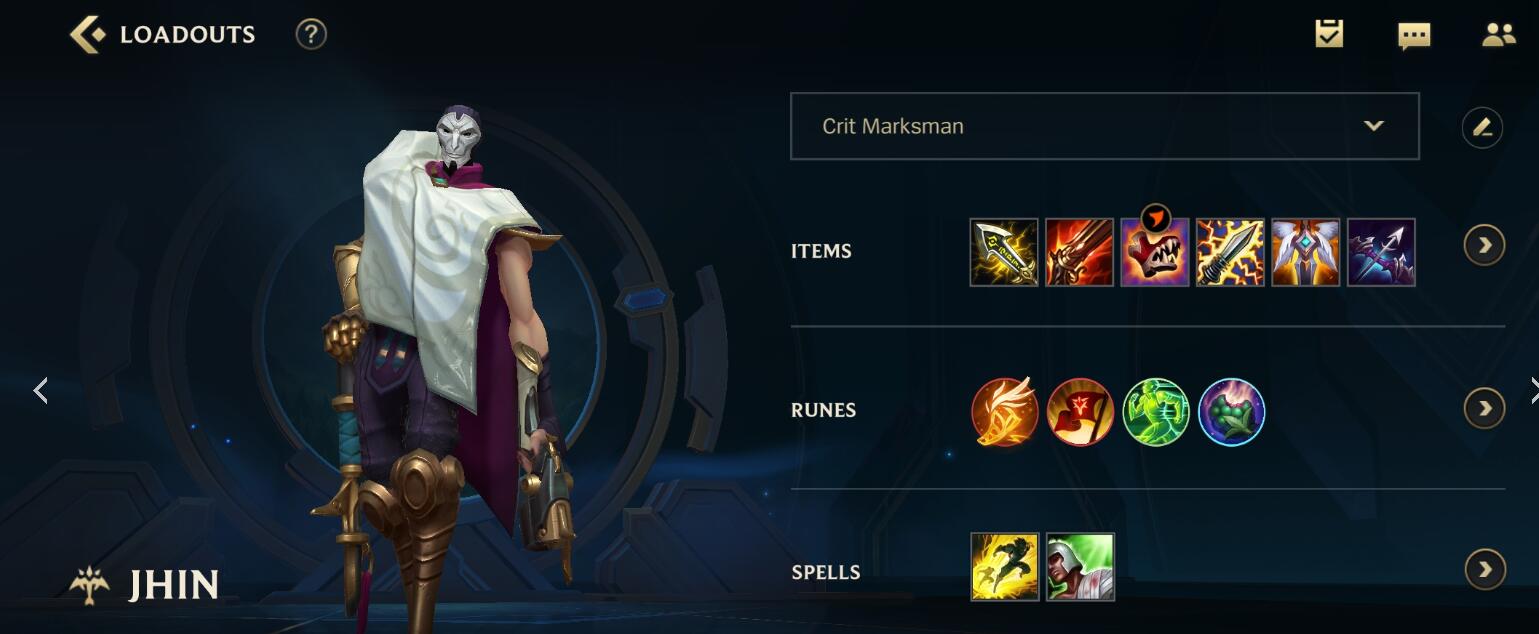The width and height of the screenshot is (1539, 634).
Task: Select the purple bow and arrow item
Action: [1381, 252]
